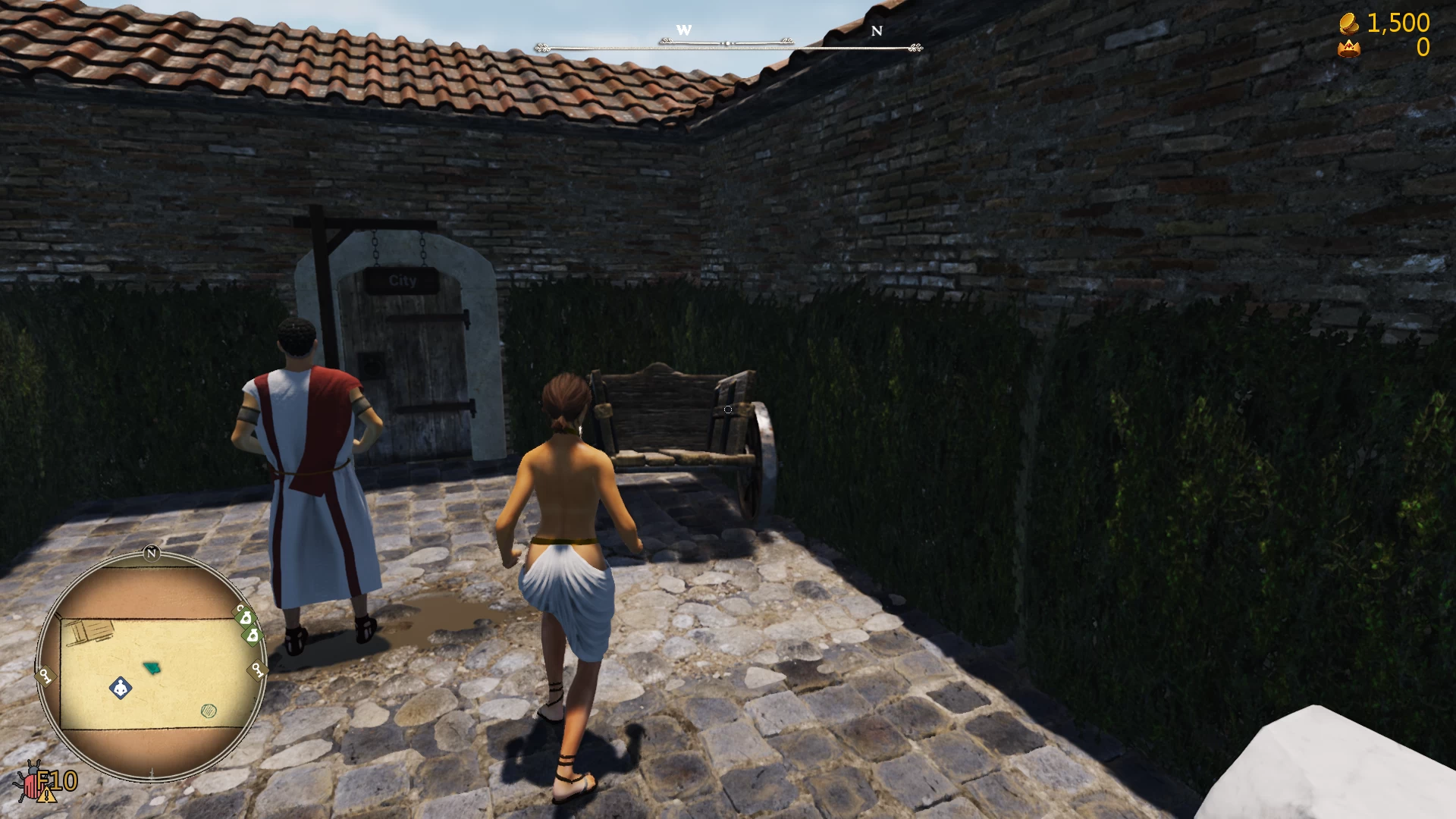Click the gold coins currency icon
1456x819 pixels.
tap(1349, 24)
